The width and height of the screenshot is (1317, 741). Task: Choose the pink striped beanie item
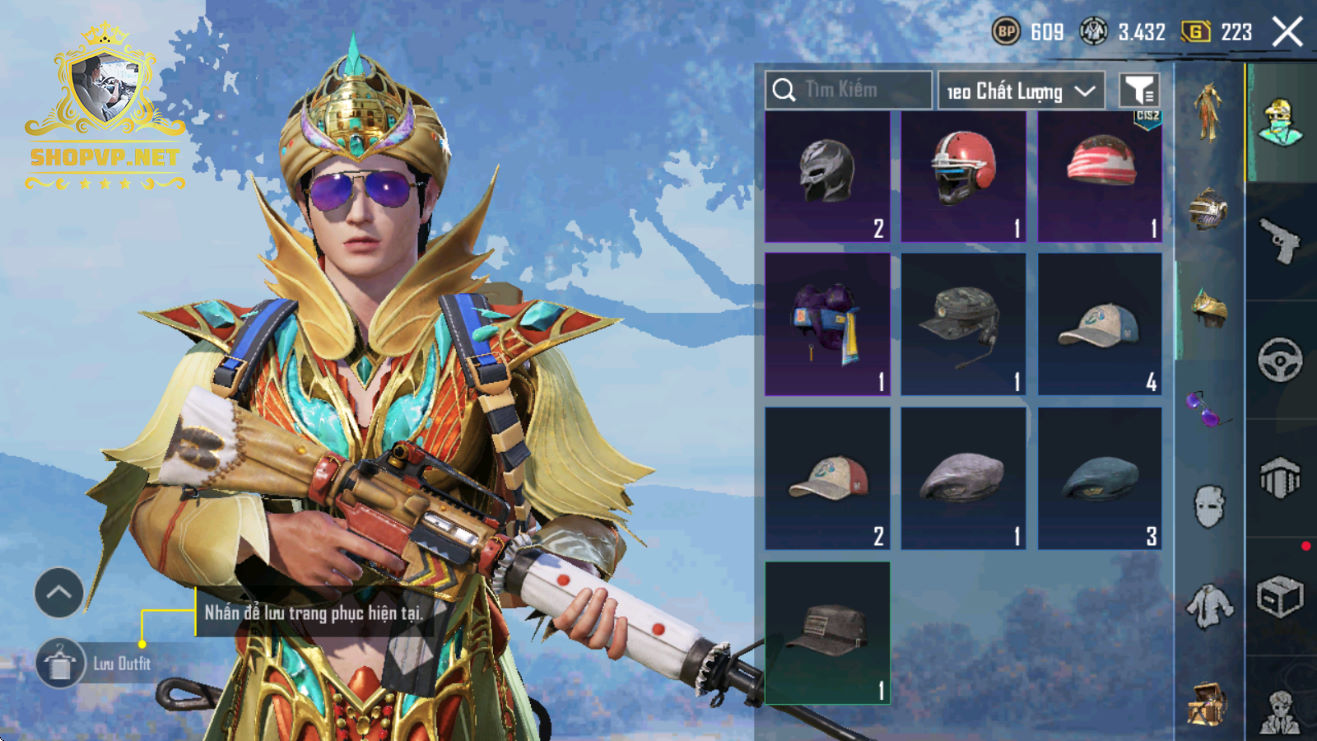[x=1099, y=176]
